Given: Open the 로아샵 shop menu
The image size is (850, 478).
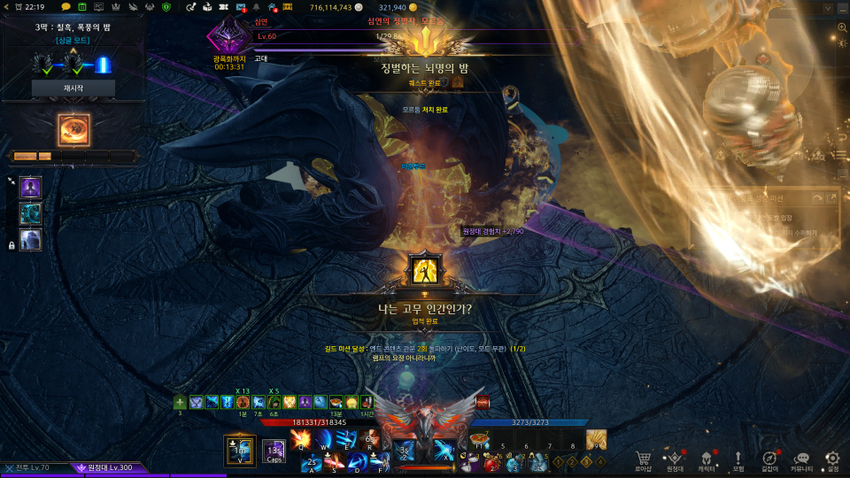Looking at the screenshot, I should coord(643,459).
